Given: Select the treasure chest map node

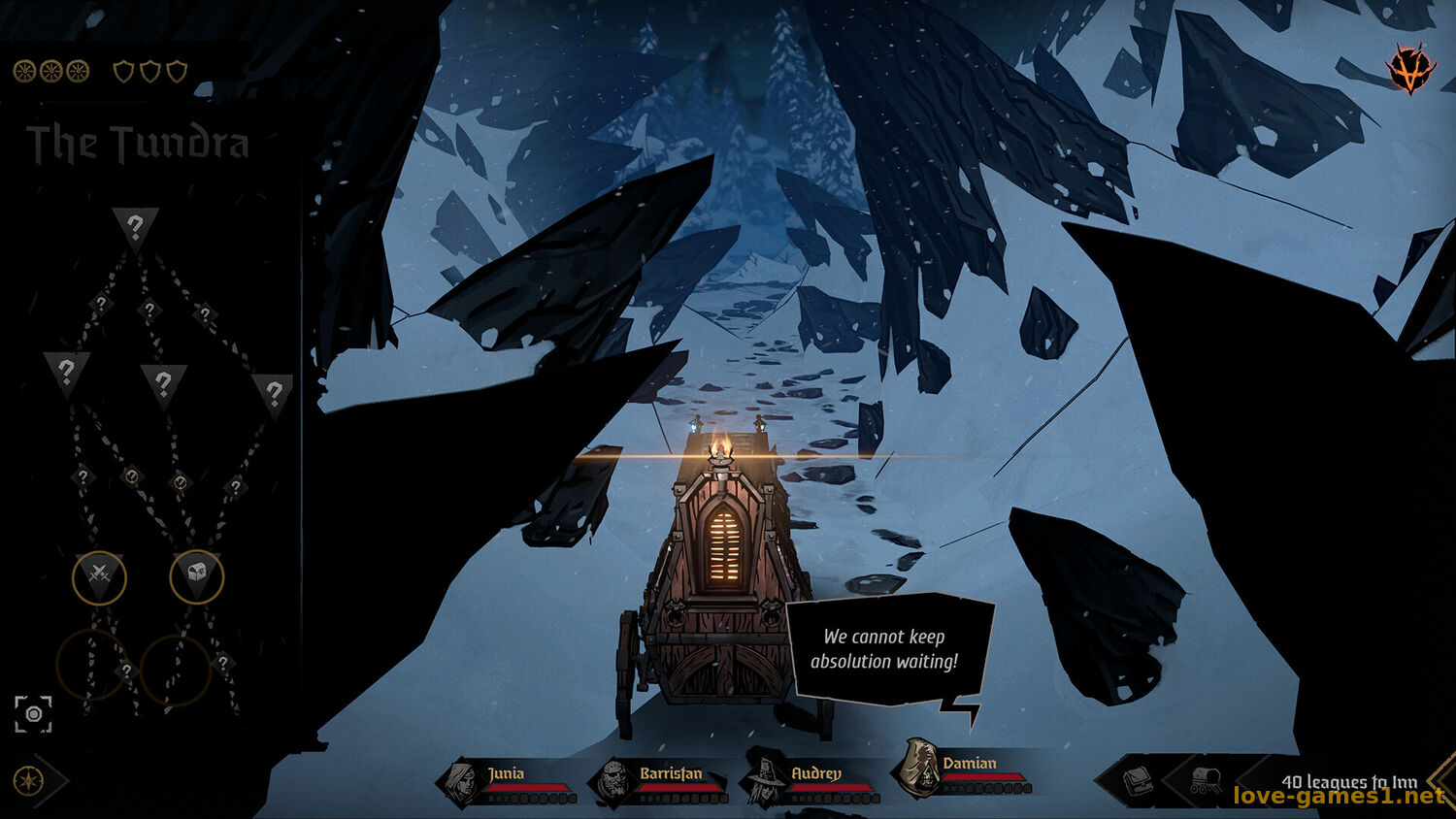Looking at the screenshot, I should pyautogui.click(x=196, y=576).
